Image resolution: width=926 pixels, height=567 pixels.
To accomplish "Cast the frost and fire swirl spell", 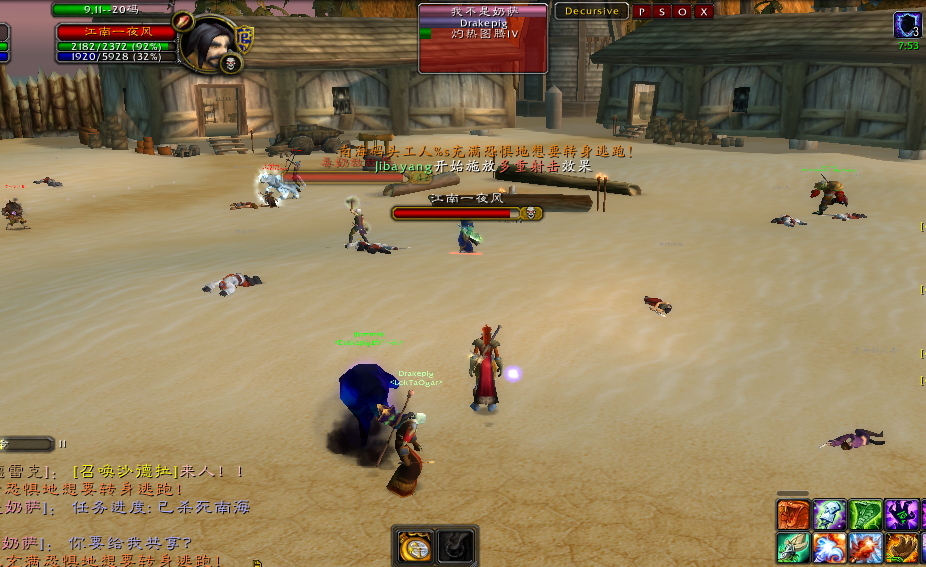I will pos(829,548).
